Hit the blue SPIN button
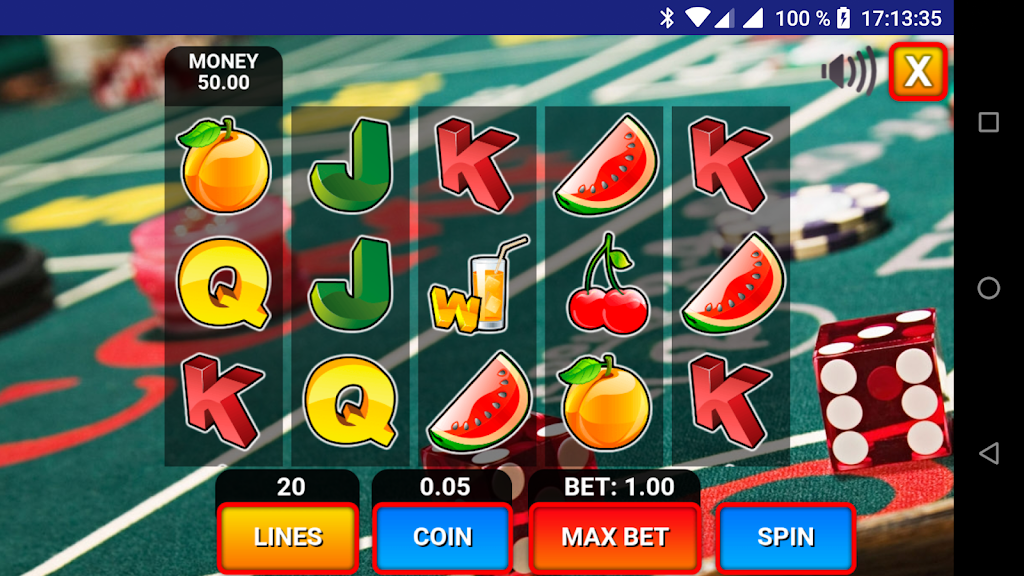This screenshot has height=576, width=1024. tap(786, 537)
